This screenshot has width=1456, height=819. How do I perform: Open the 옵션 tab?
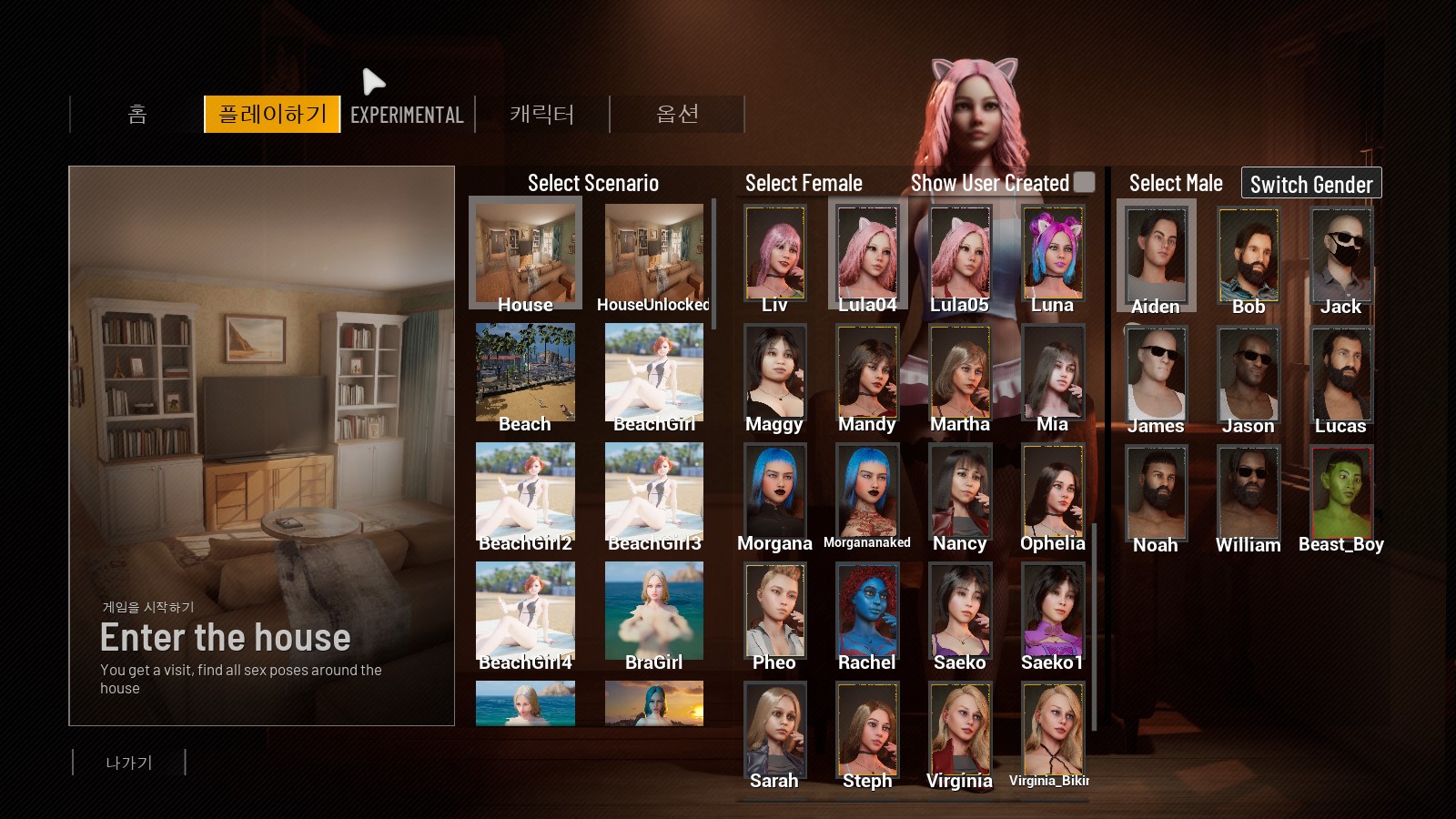pyautogui.click(x=677, y=115)
